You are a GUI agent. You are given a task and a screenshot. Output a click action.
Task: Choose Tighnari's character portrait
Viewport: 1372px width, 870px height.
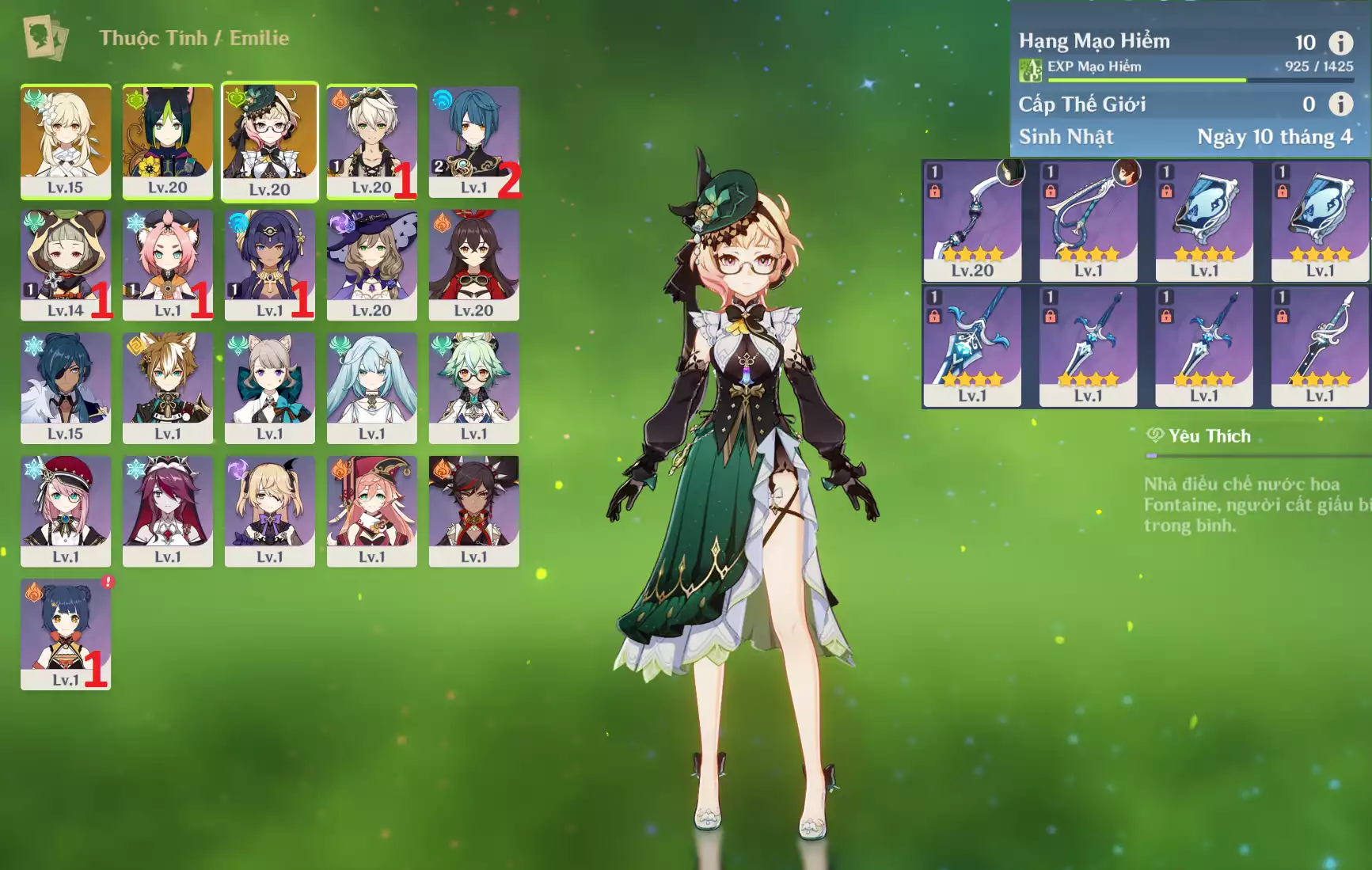click(x=167, y=141)
